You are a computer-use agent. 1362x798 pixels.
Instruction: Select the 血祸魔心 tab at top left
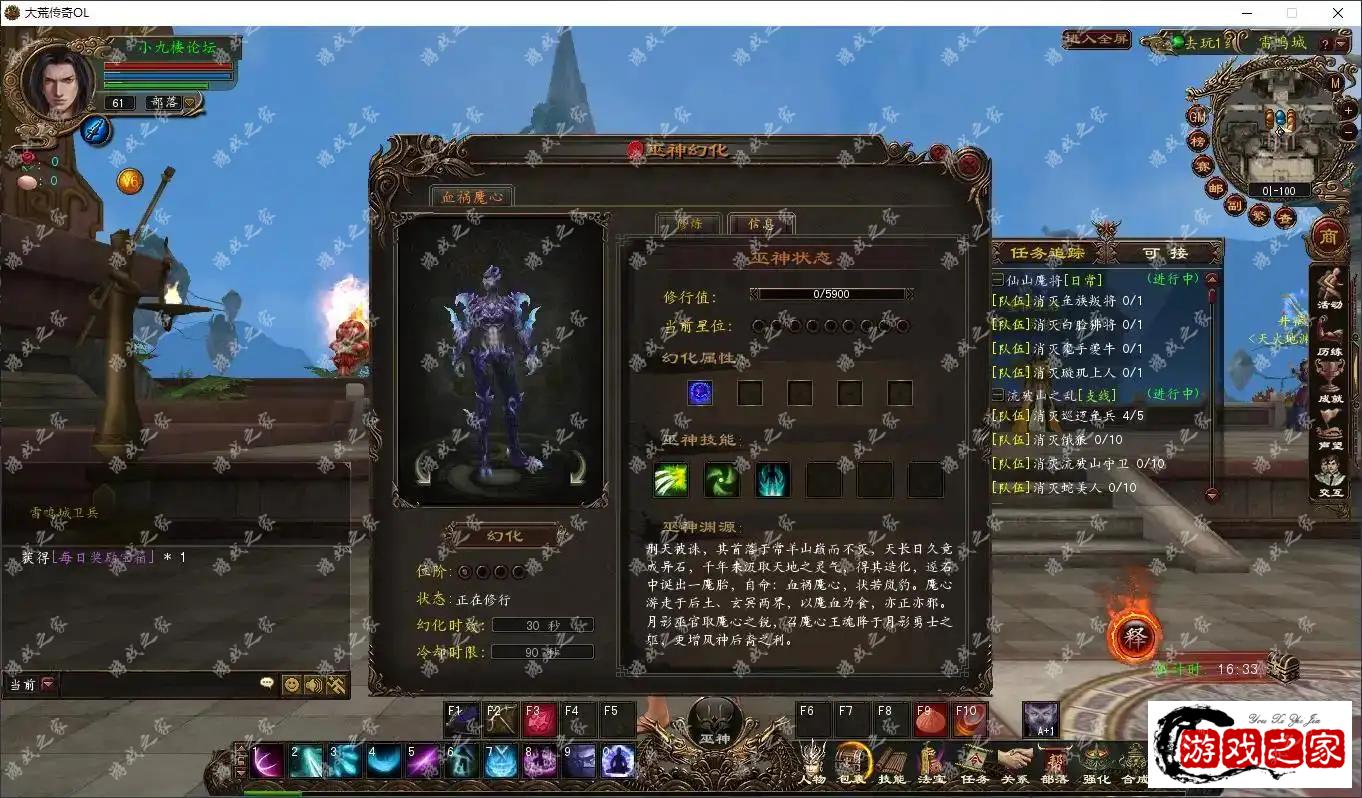pos(472,197)
